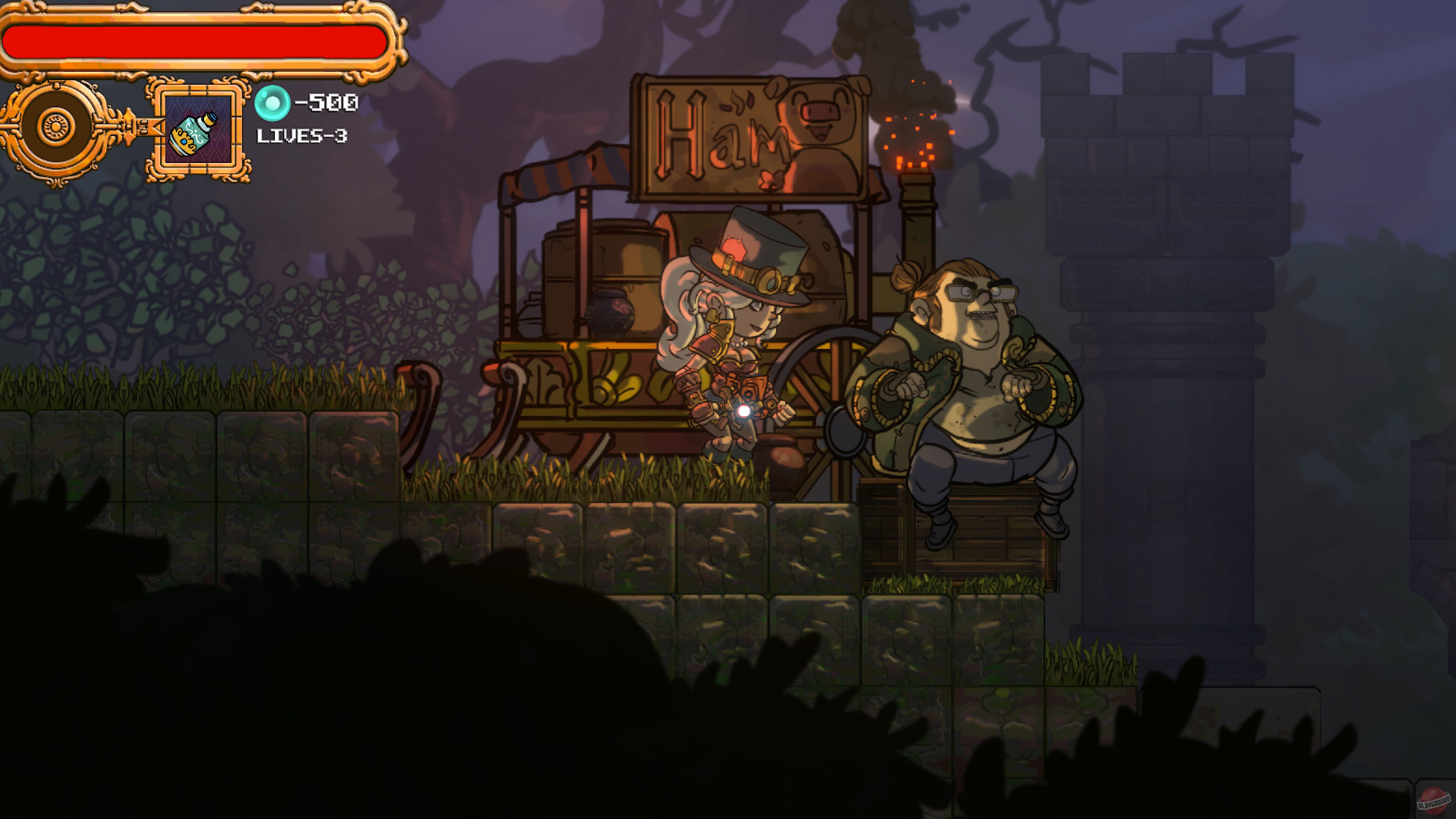Click the teal pearl currency orb

pyautogui.click(x=273, y=102)
